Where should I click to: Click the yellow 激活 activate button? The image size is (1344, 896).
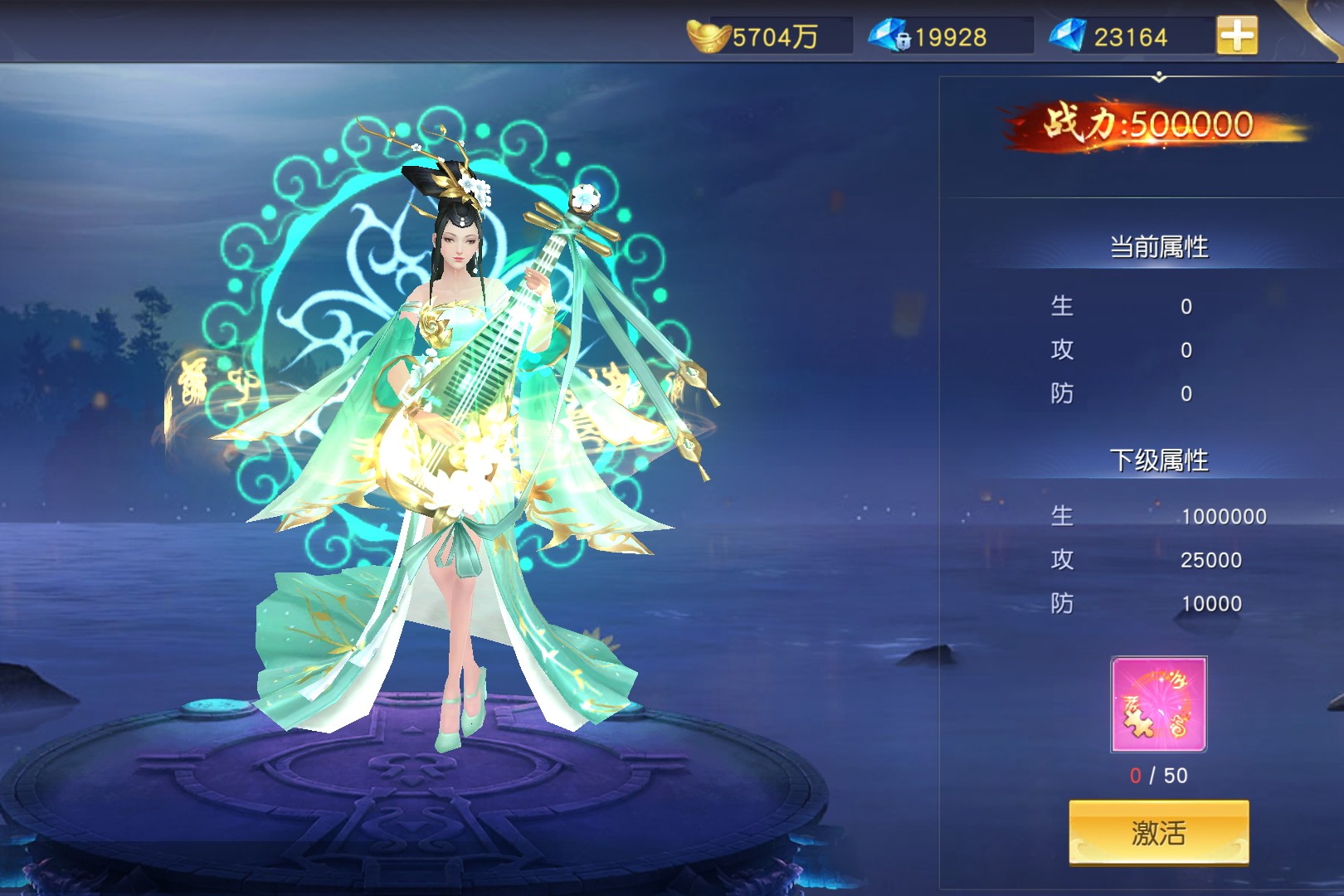(1158, 832)
